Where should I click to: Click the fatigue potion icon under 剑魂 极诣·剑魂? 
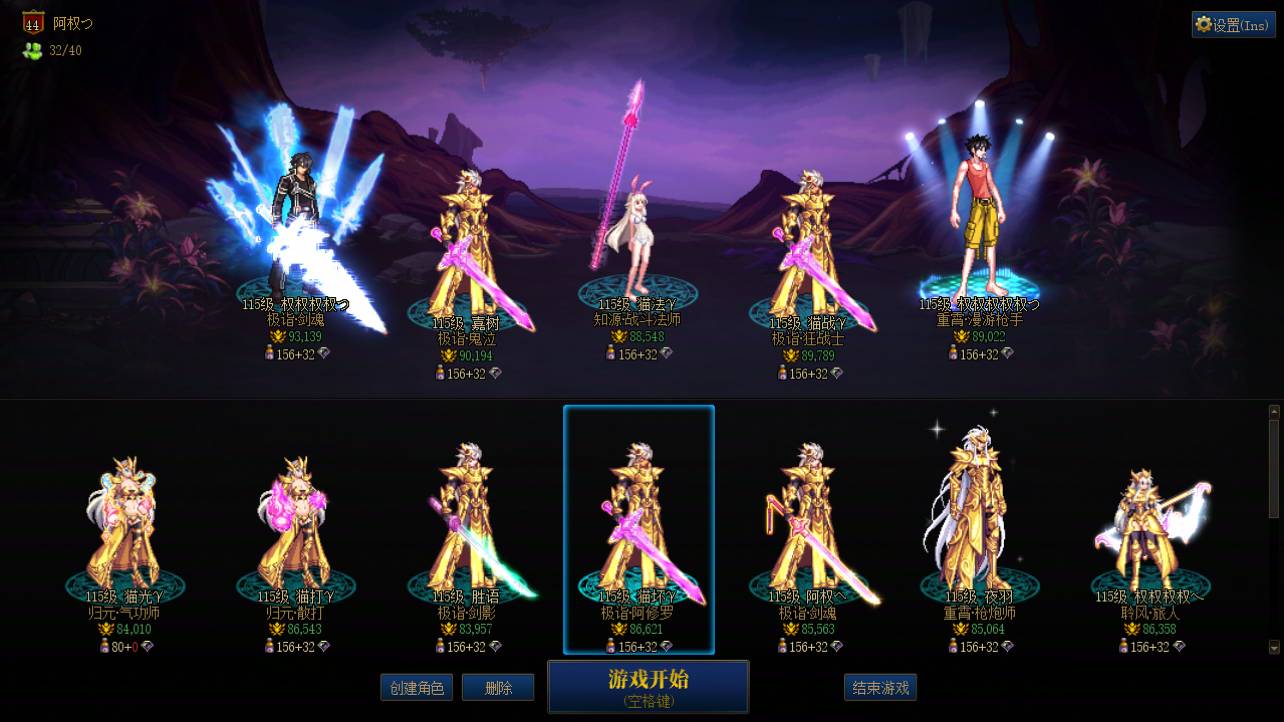coord(269,352)
